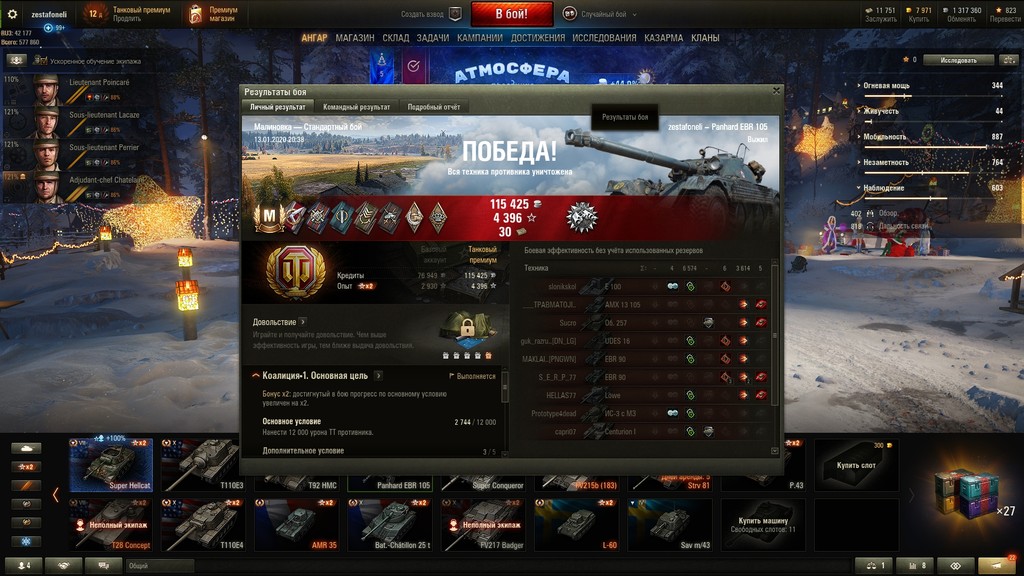Open the КЛАНЫ menu
The image size is (1024, 576).
tap(705, 38)
